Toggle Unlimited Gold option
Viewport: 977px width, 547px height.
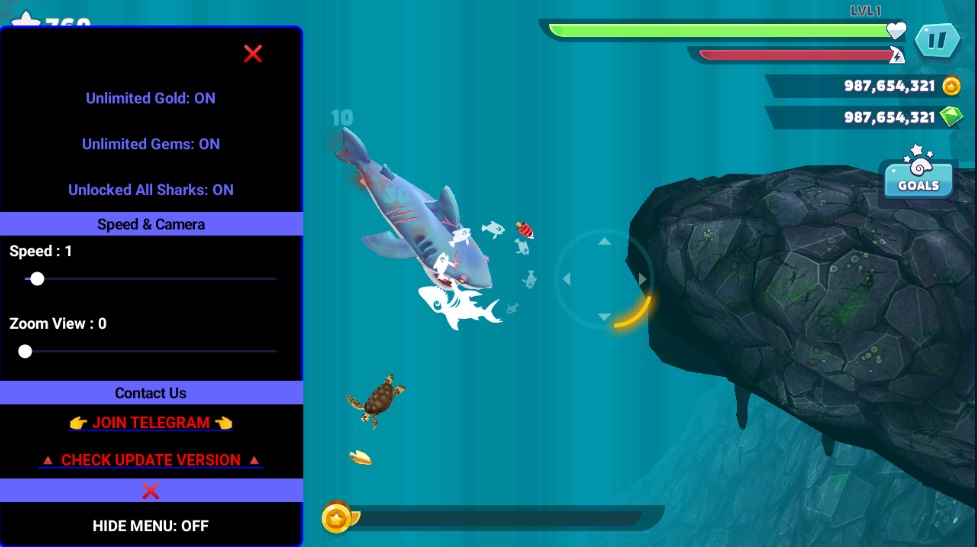(150, 98)
